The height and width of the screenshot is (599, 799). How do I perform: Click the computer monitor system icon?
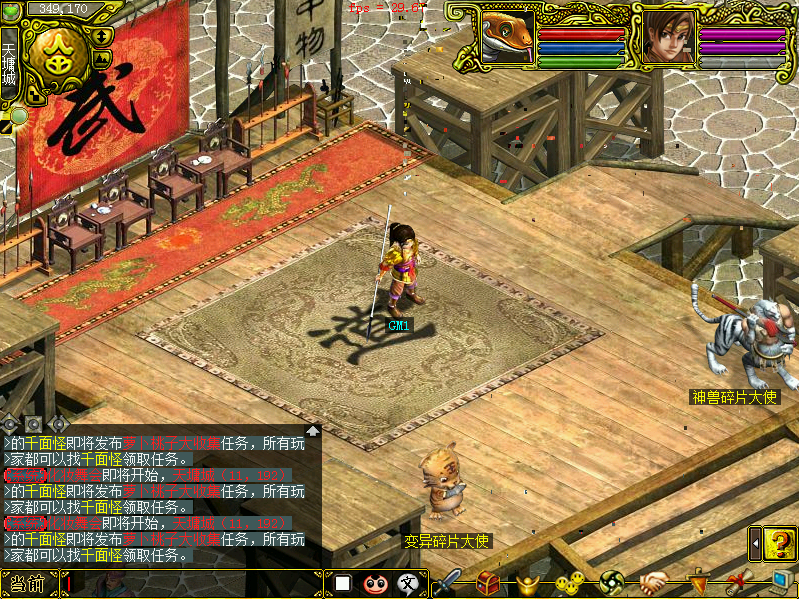tap(782, 582)
